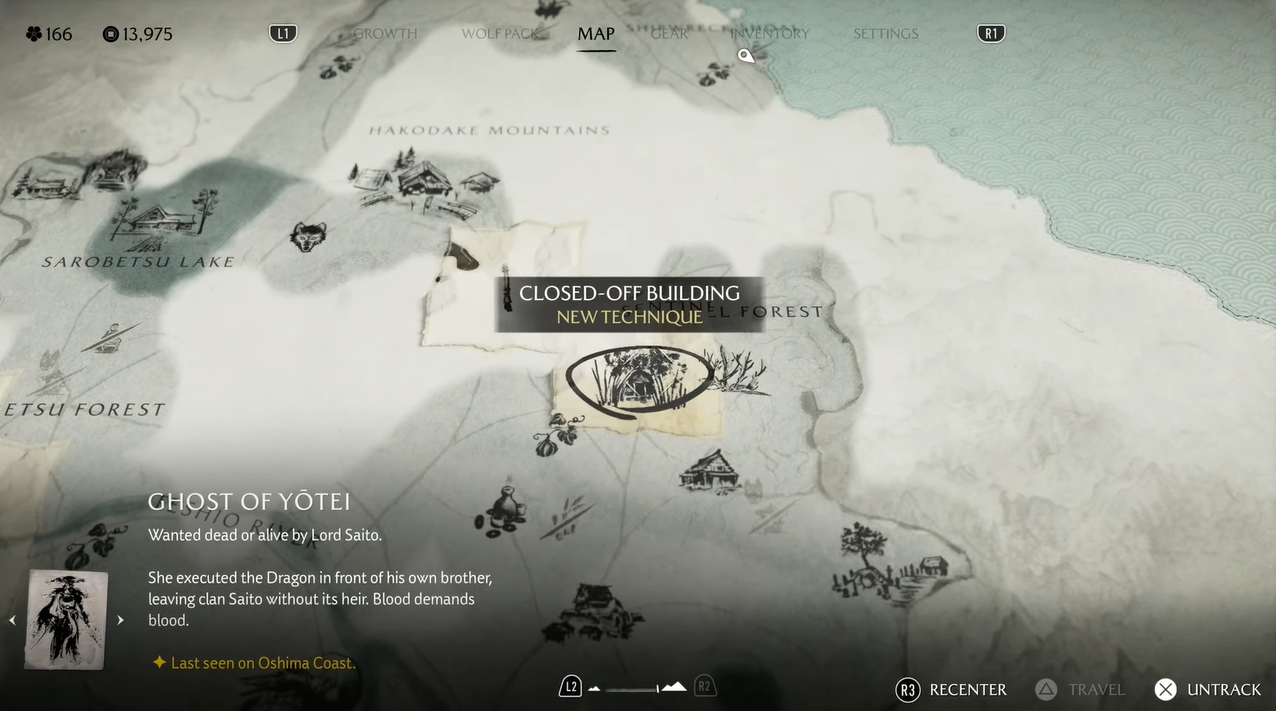This screenshot has width=1276, height=711.
Task: Switch to the Gear tab
Action: pos(669,34)
